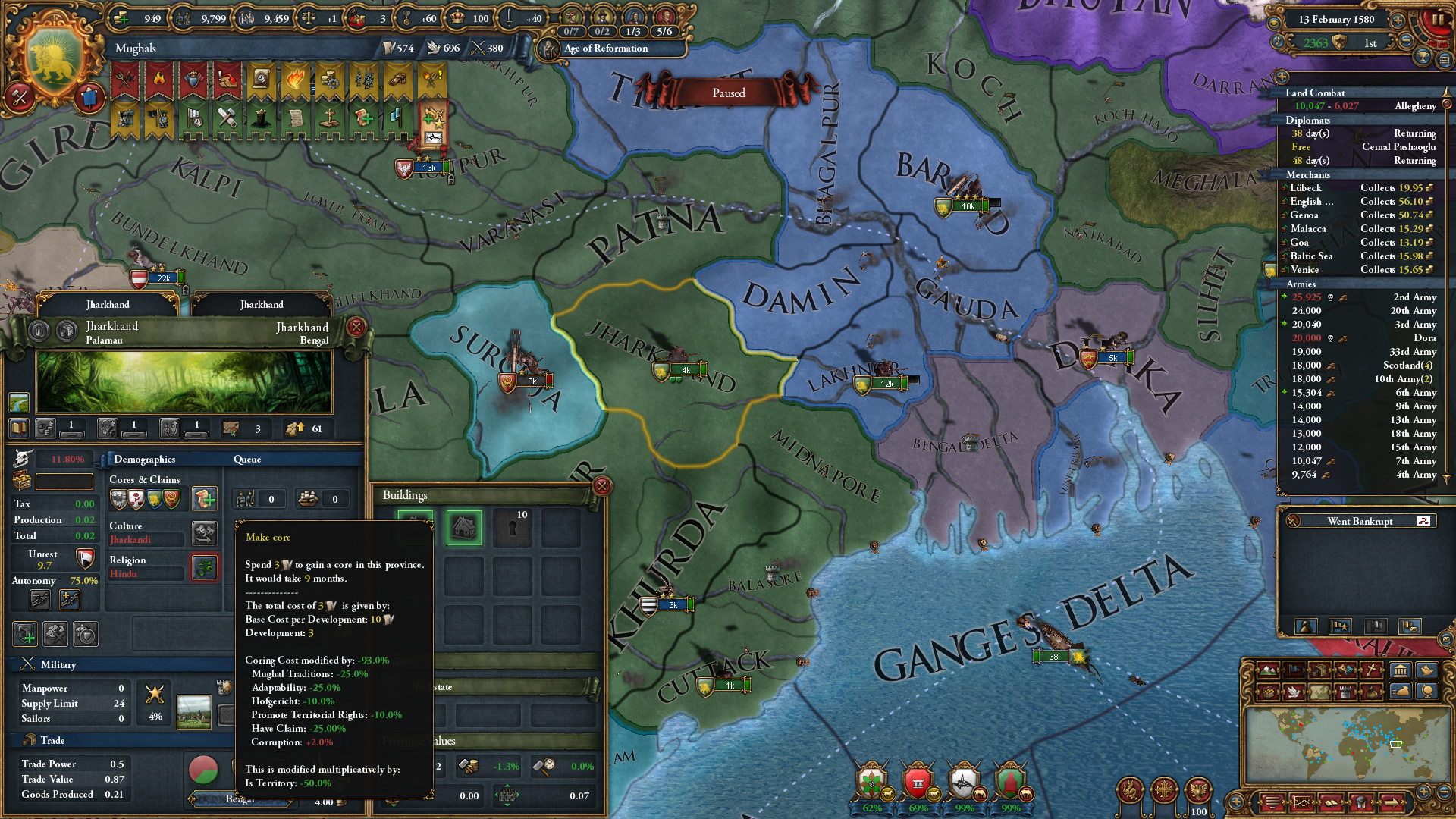Open the Age of Reformation panel
The height and width of the screenshot is (819, 1456).
(604, 49)
